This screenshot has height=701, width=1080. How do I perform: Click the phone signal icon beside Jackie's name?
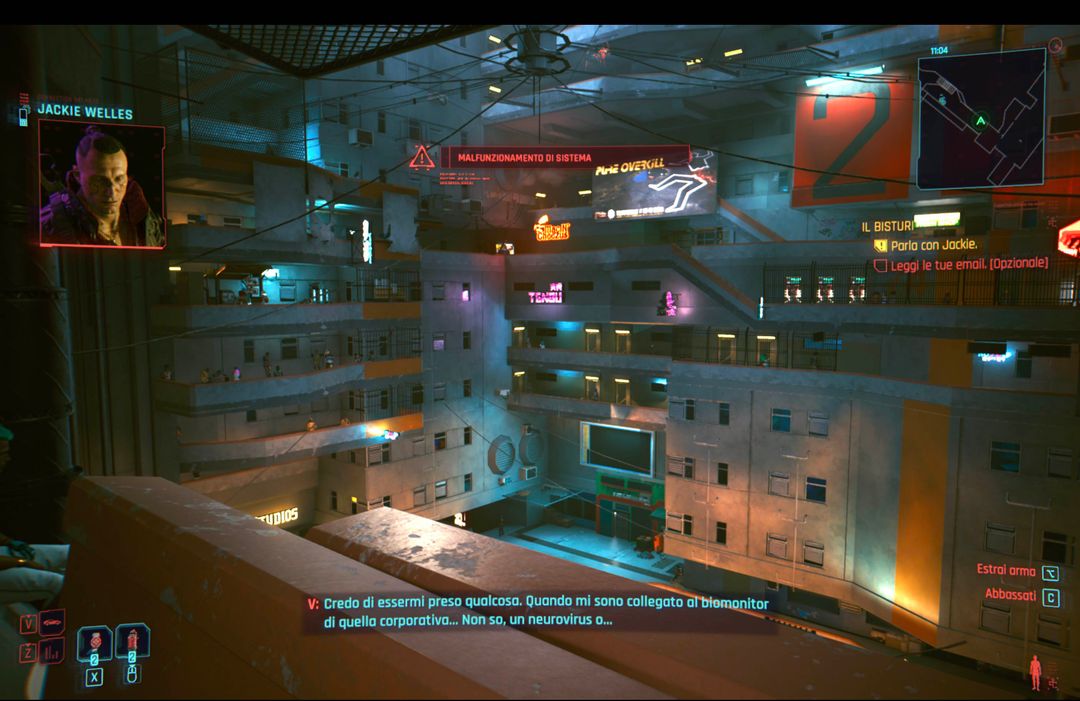(x=25, y=112)
